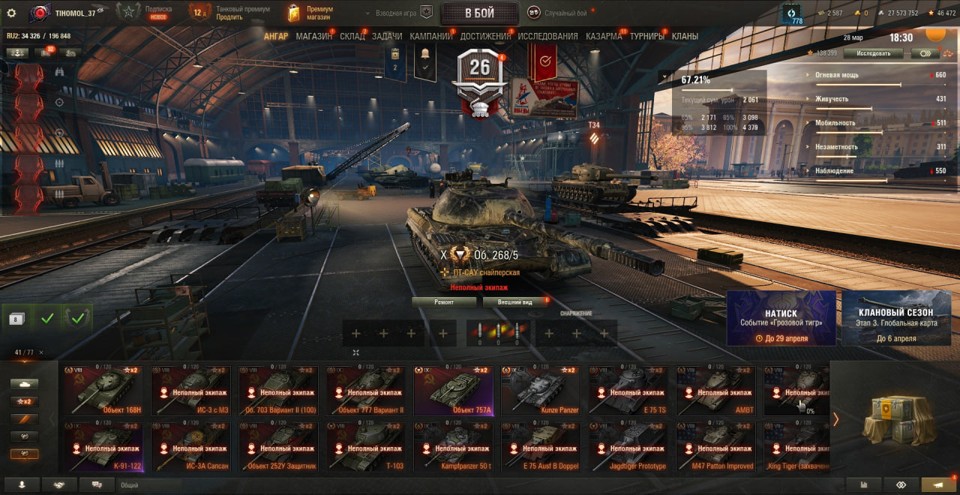Go to the КАМПАНИИ tab
Image resolution: width=960 pixels, height=495 pixels.
point(431,36)
